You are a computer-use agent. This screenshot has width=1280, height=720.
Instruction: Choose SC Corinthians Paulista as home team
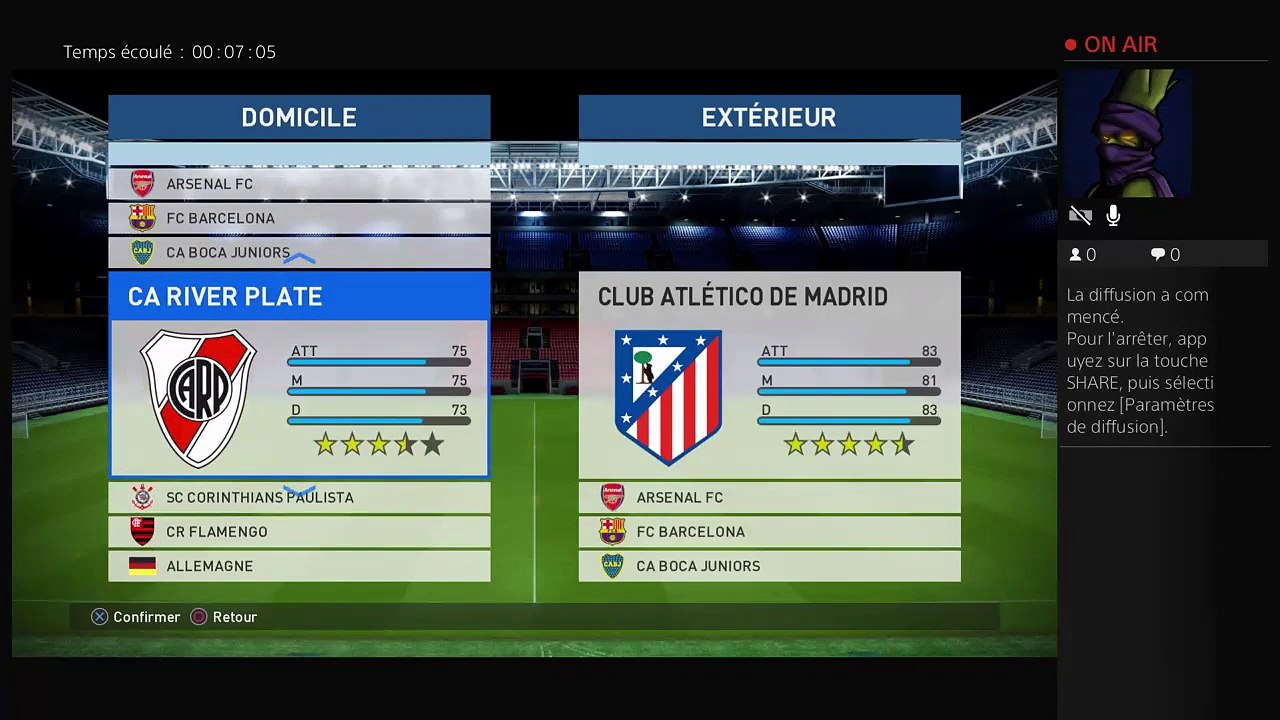click(x=299, y=497)
